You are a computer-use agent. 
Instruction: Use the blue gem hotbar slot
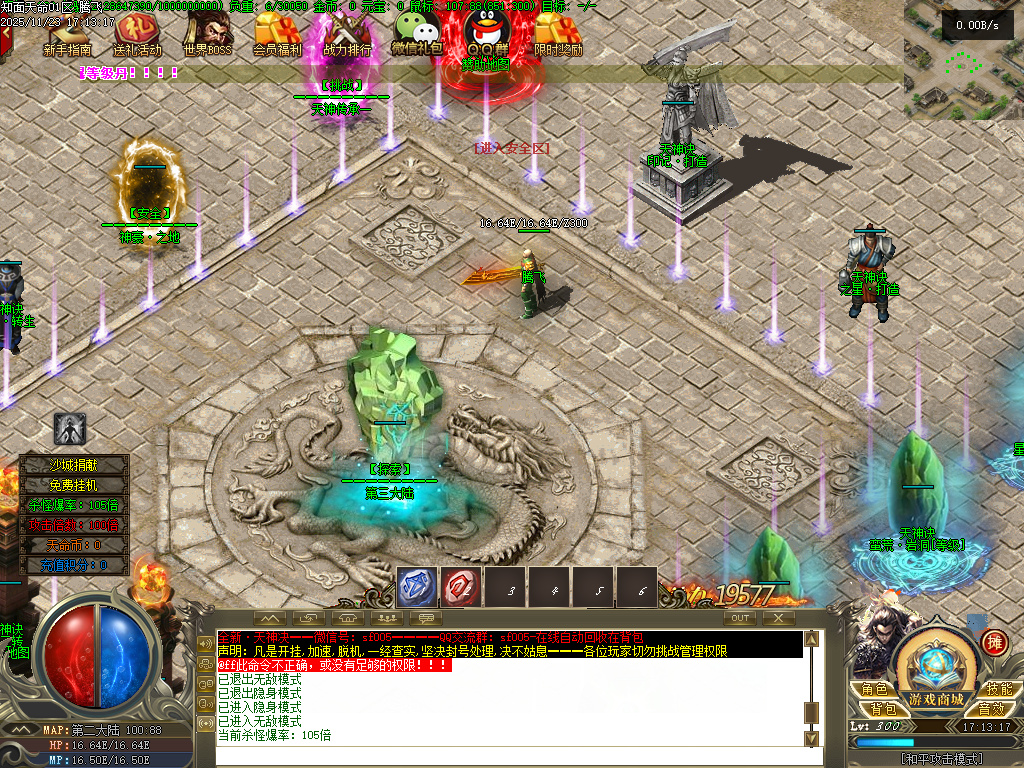pyautogui.click(x=417, y=587)
